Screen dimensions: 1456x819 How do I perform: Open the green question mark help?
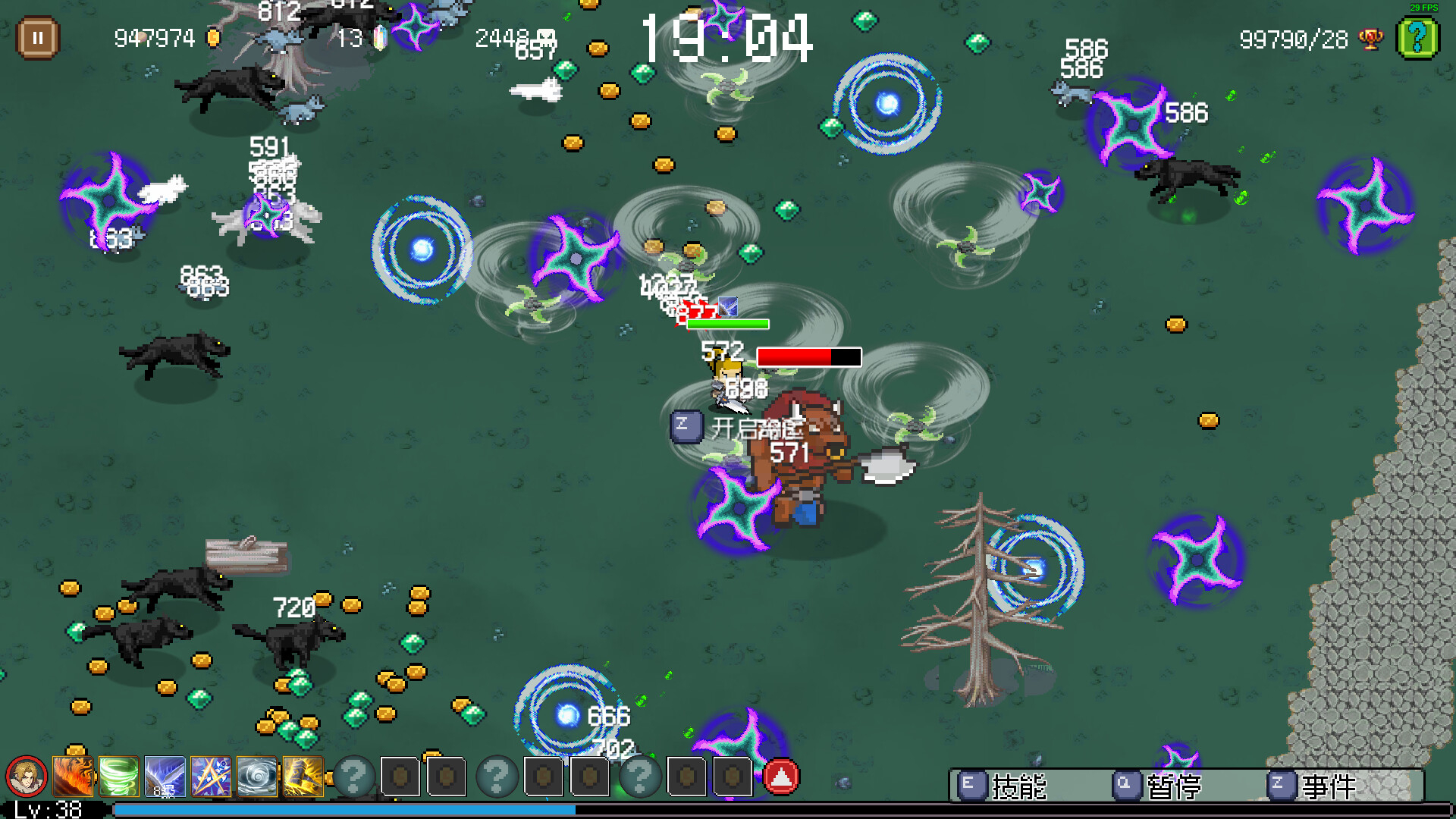click(1417, 37)
